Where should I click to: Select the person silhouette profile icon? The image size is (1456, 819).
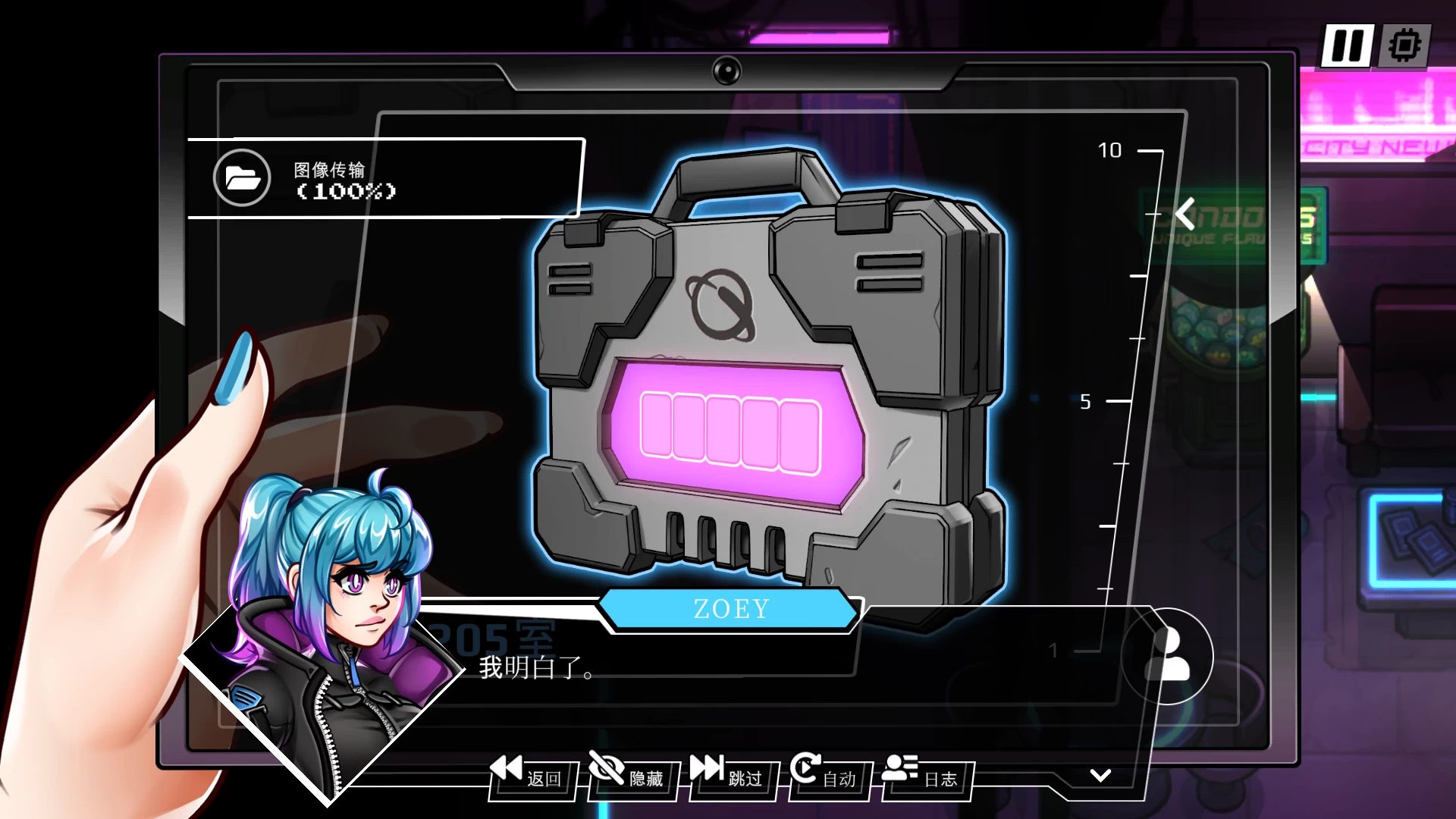[x=1168, y=655]
